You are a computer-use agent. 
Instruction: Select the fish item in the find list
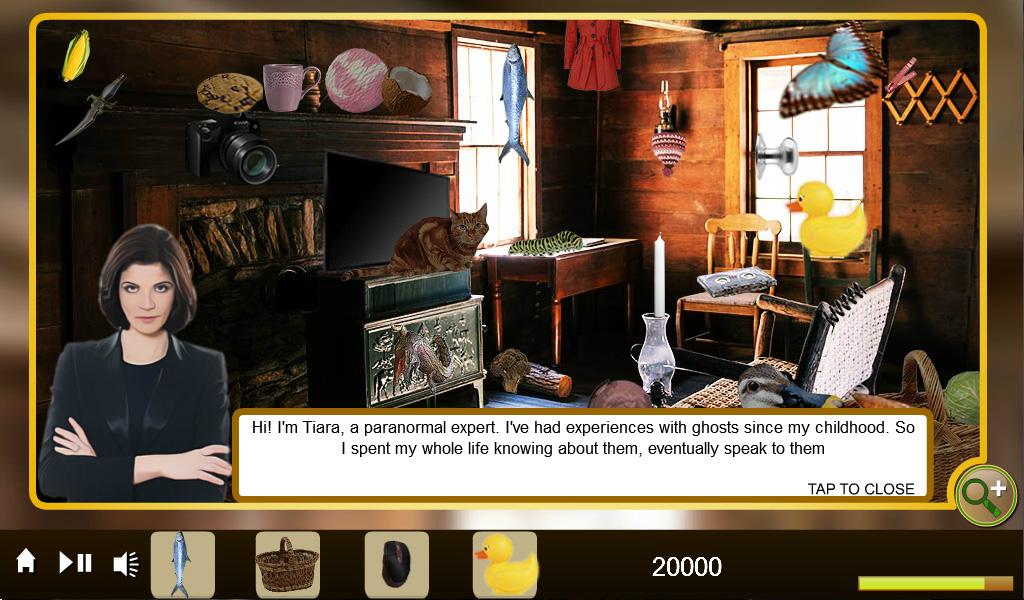point(182,564)
